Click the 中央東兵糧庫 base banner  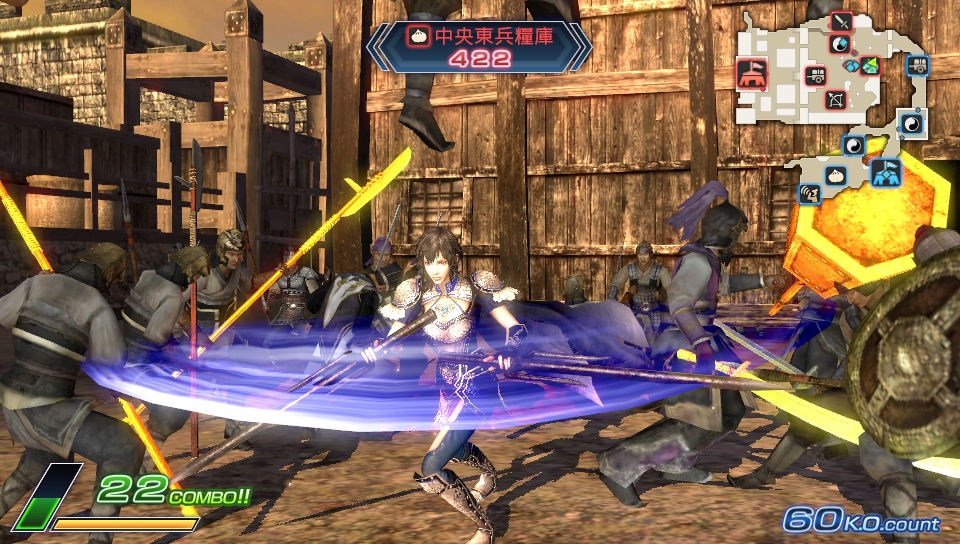pos(478,47)
